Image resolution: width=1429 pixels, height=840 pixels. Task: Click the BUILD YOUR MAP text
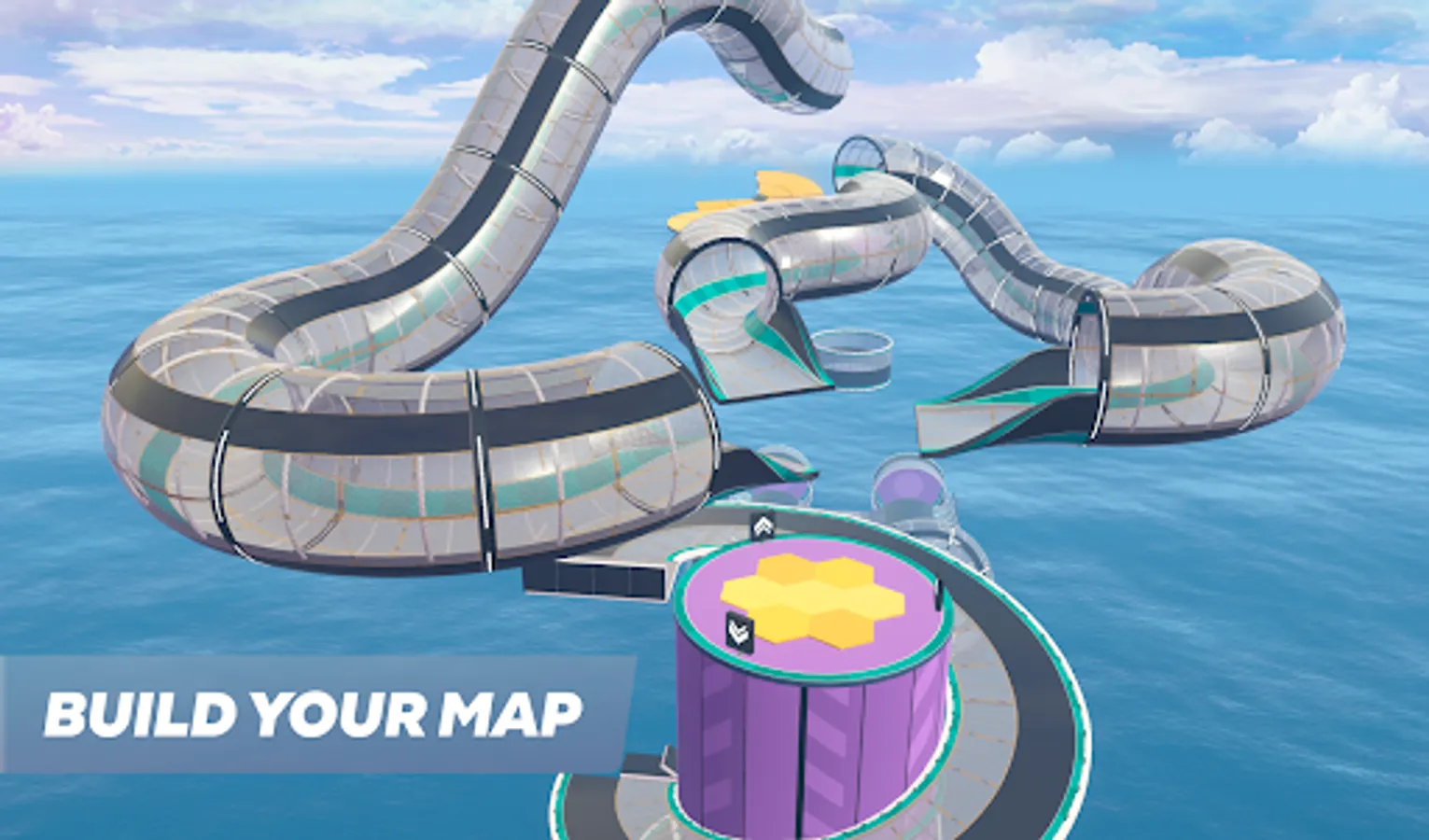click(x=313, y=714)
